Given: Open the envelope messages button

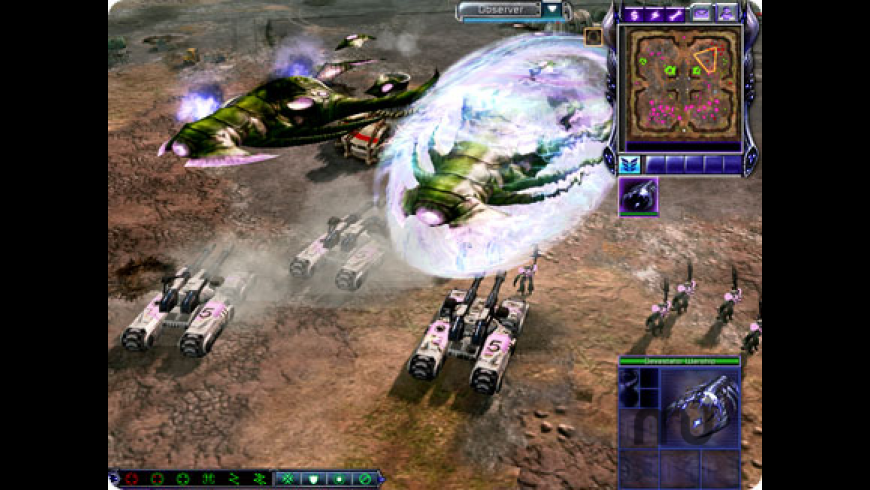Looking at the screenshot, I should [702, 13].
